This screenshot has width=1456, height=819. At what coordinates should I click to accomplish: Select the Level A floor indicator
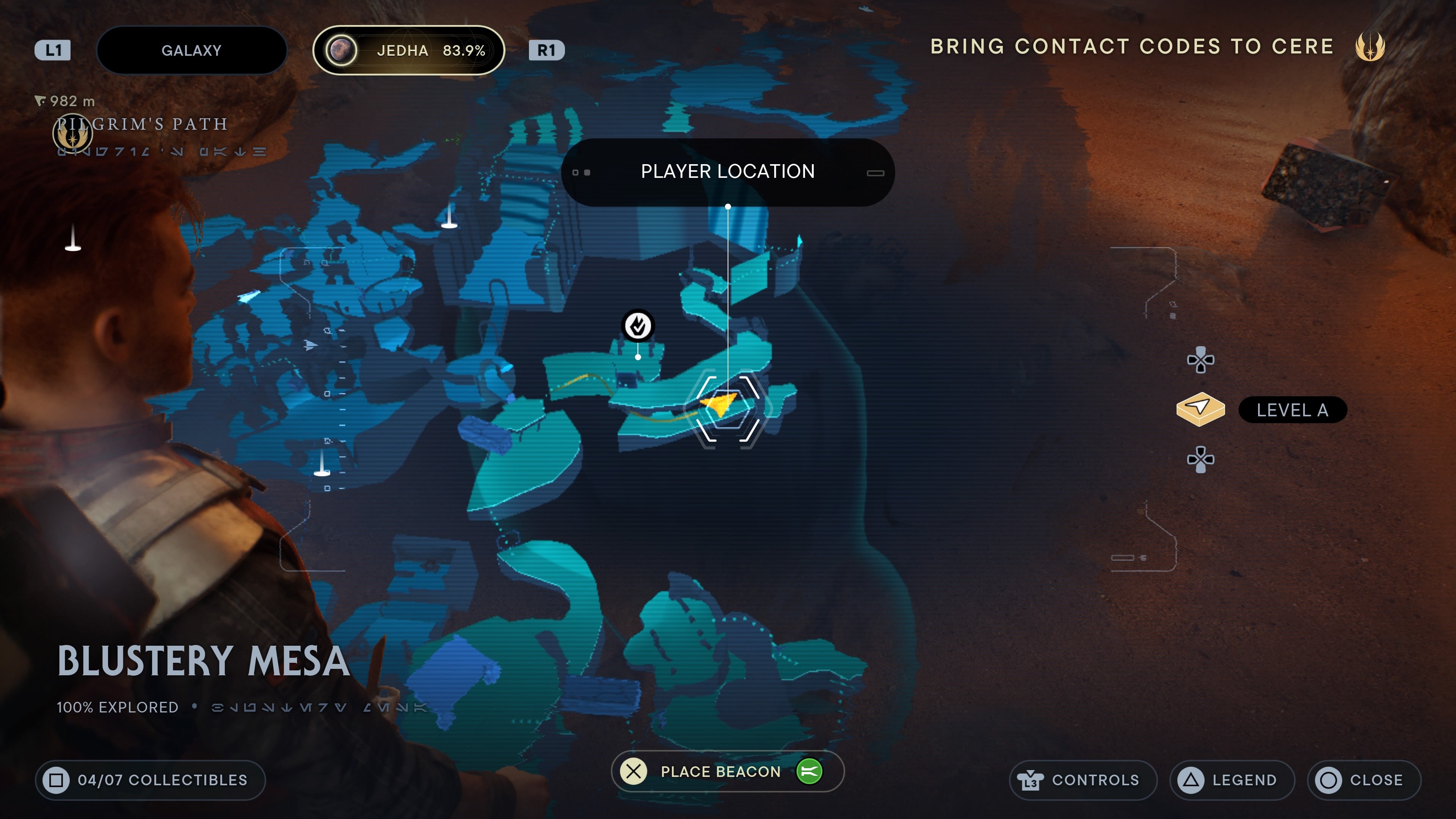1291,410
